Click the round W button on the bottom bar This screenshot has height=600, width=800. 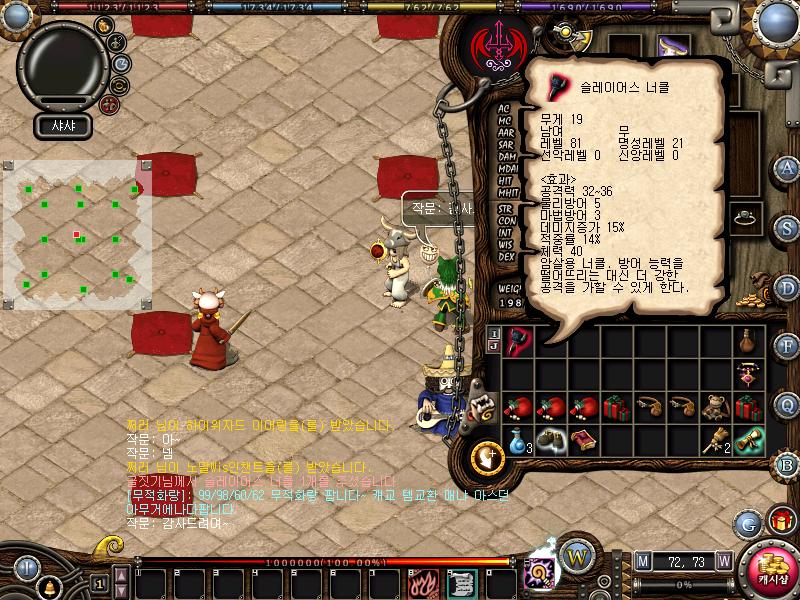[x=575, y=555]
